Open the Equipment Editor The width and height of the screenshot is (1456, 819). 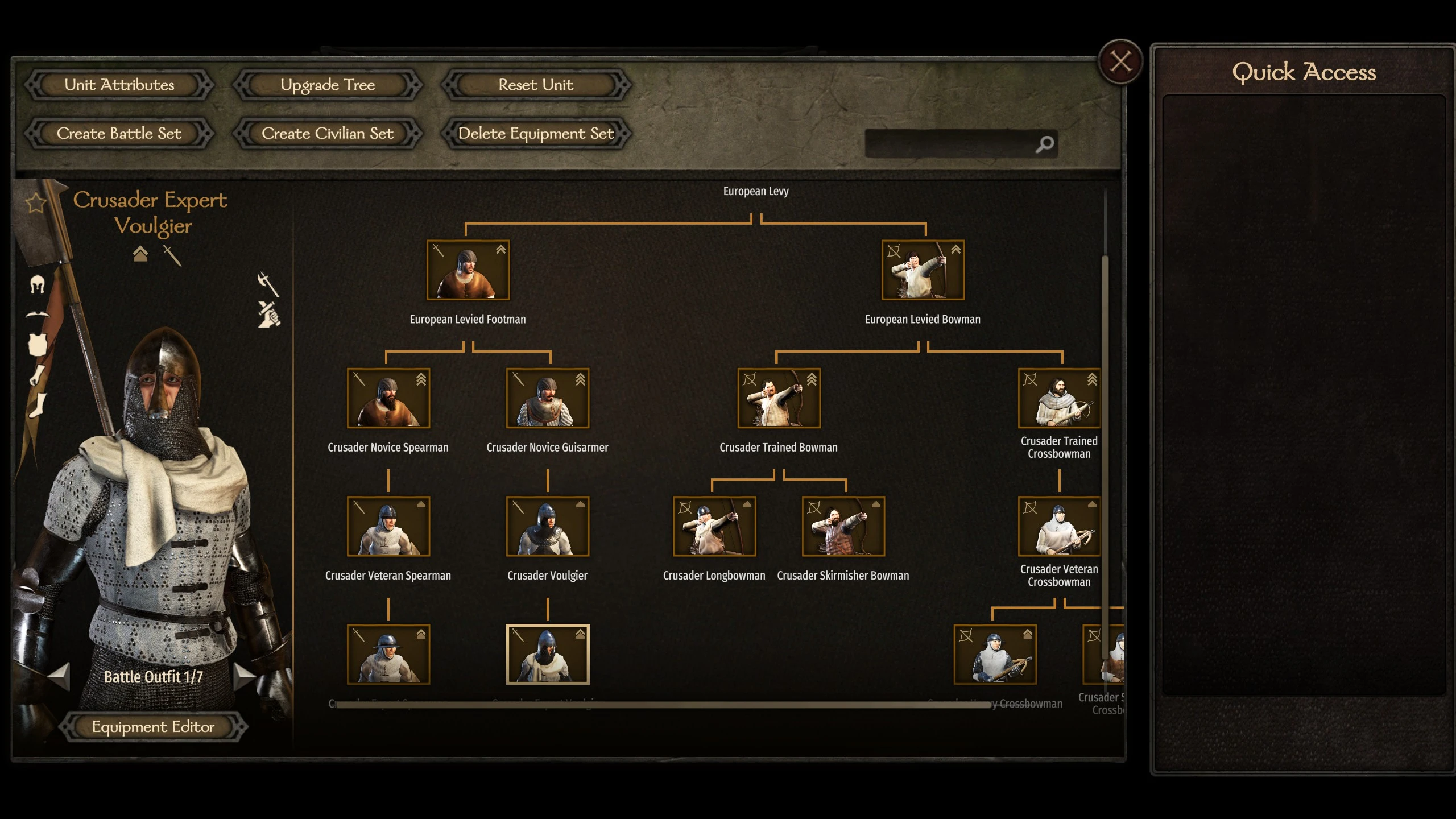pos(153,727)
